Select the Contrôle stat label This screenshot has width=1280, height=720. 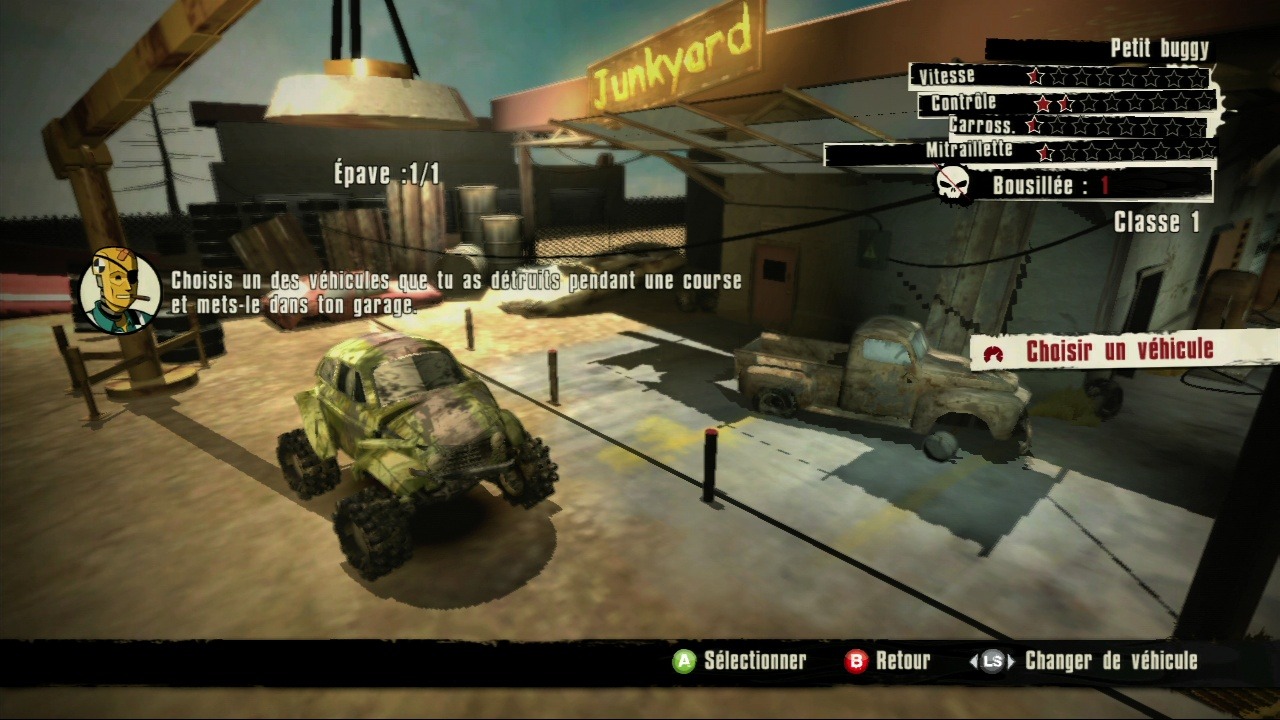(961, 102)
